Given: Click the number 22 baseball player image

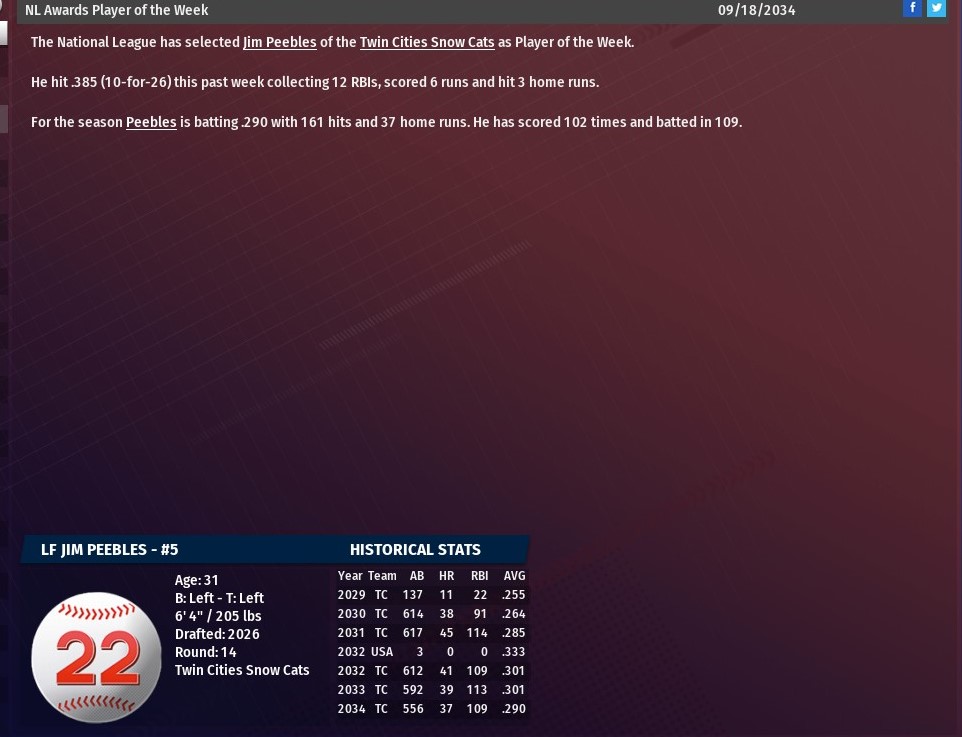Looking at the screenshot, I should (x=97, y=657).
